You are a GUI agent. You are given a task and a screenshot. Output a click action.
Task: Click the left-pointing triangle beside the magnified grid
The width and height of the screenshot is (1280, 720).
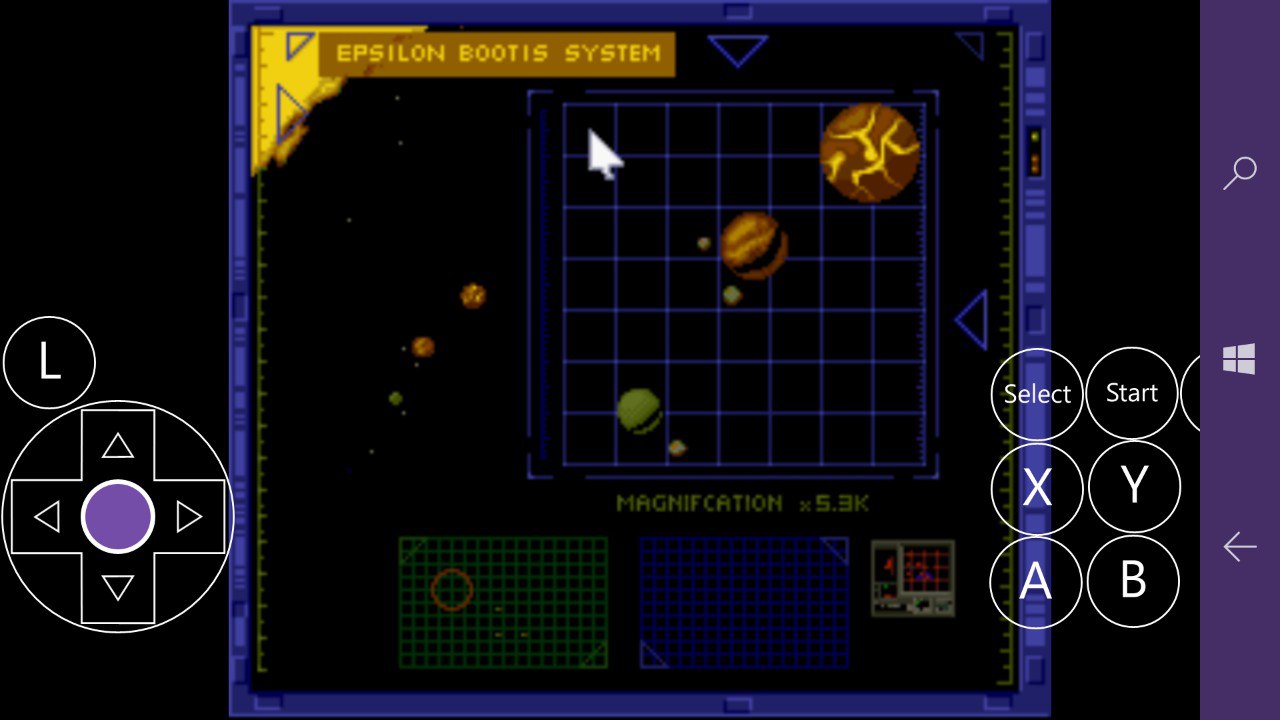[973, 321]
